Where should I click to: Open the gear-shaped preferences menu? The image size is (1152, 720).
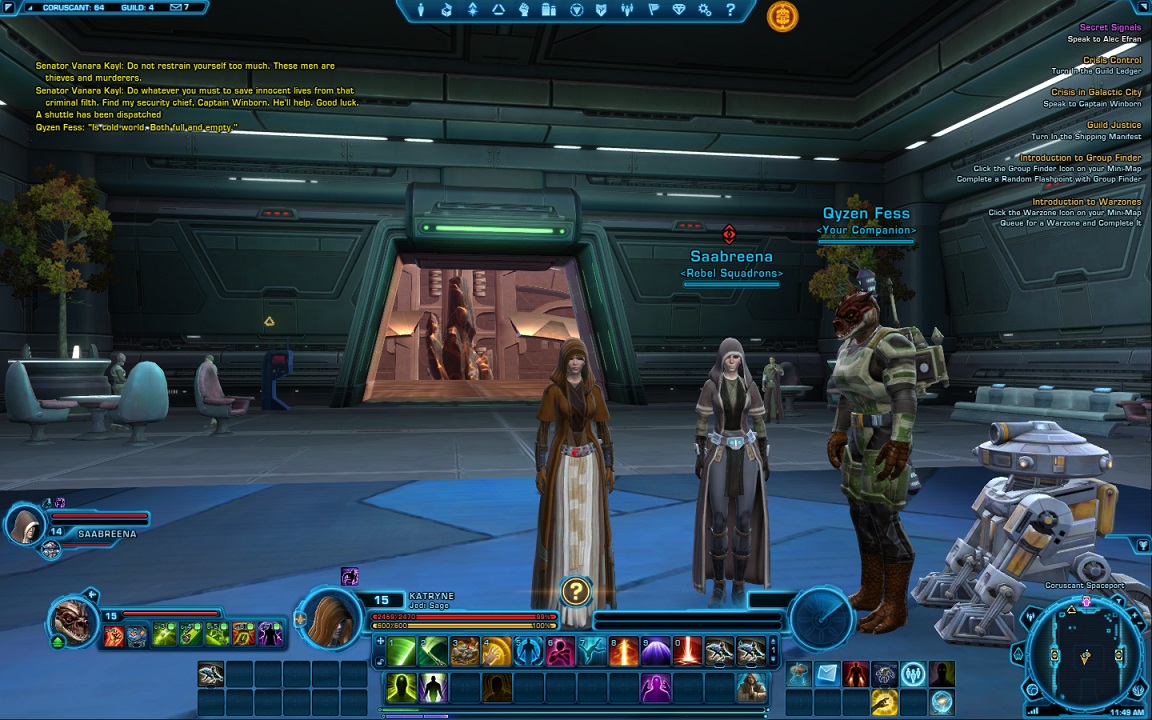pyautogui.click(x=705, y=10)
